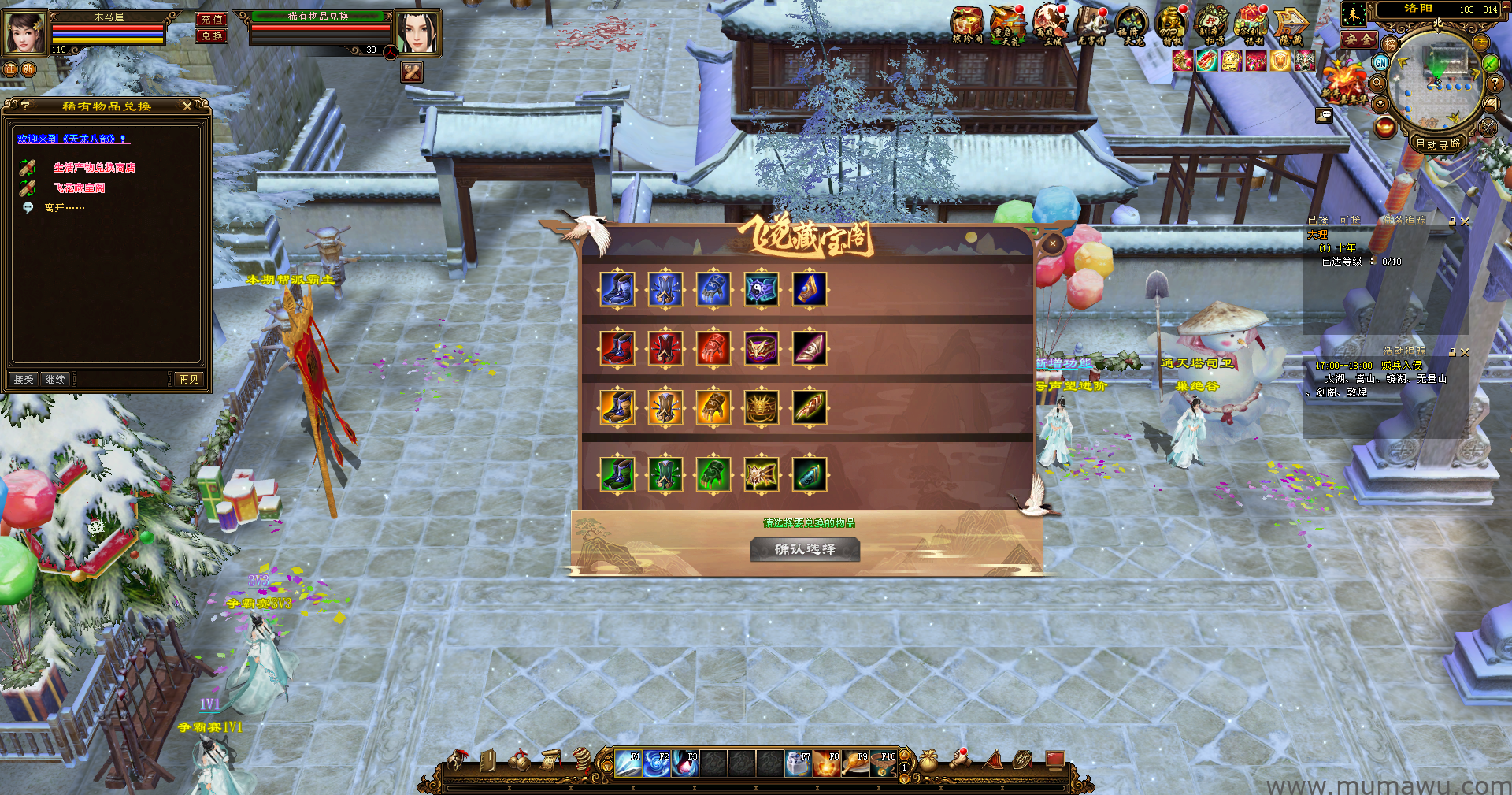Open the 签到福利 sign-in gift icon
The height and width of the screenshot is (795, 1512).
(1251, 24)
